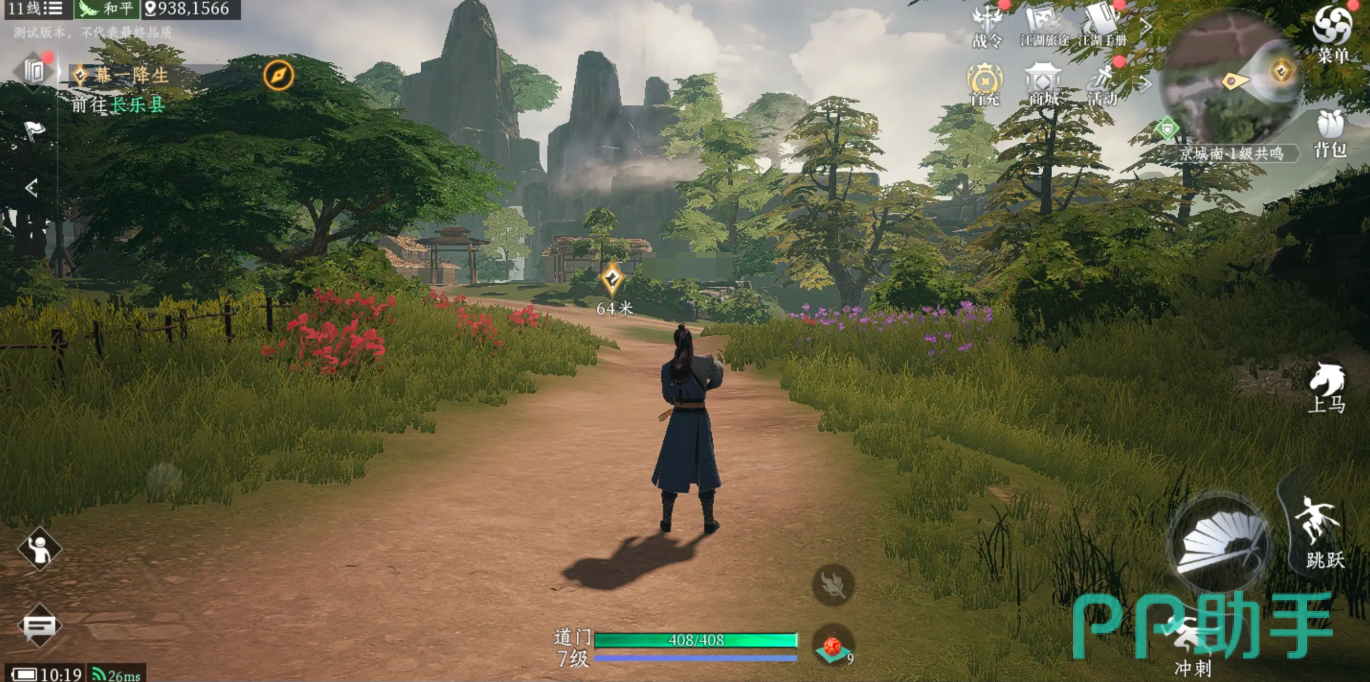Click the circular minimap
The width and height of the screenshot is (1370, 682).
tap(1230, 76)
